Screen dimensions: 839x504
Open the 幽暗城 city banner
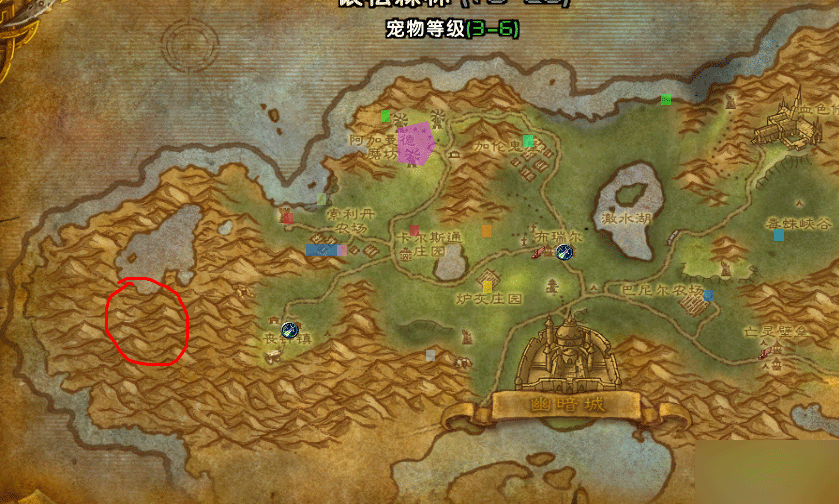[565, 404]
